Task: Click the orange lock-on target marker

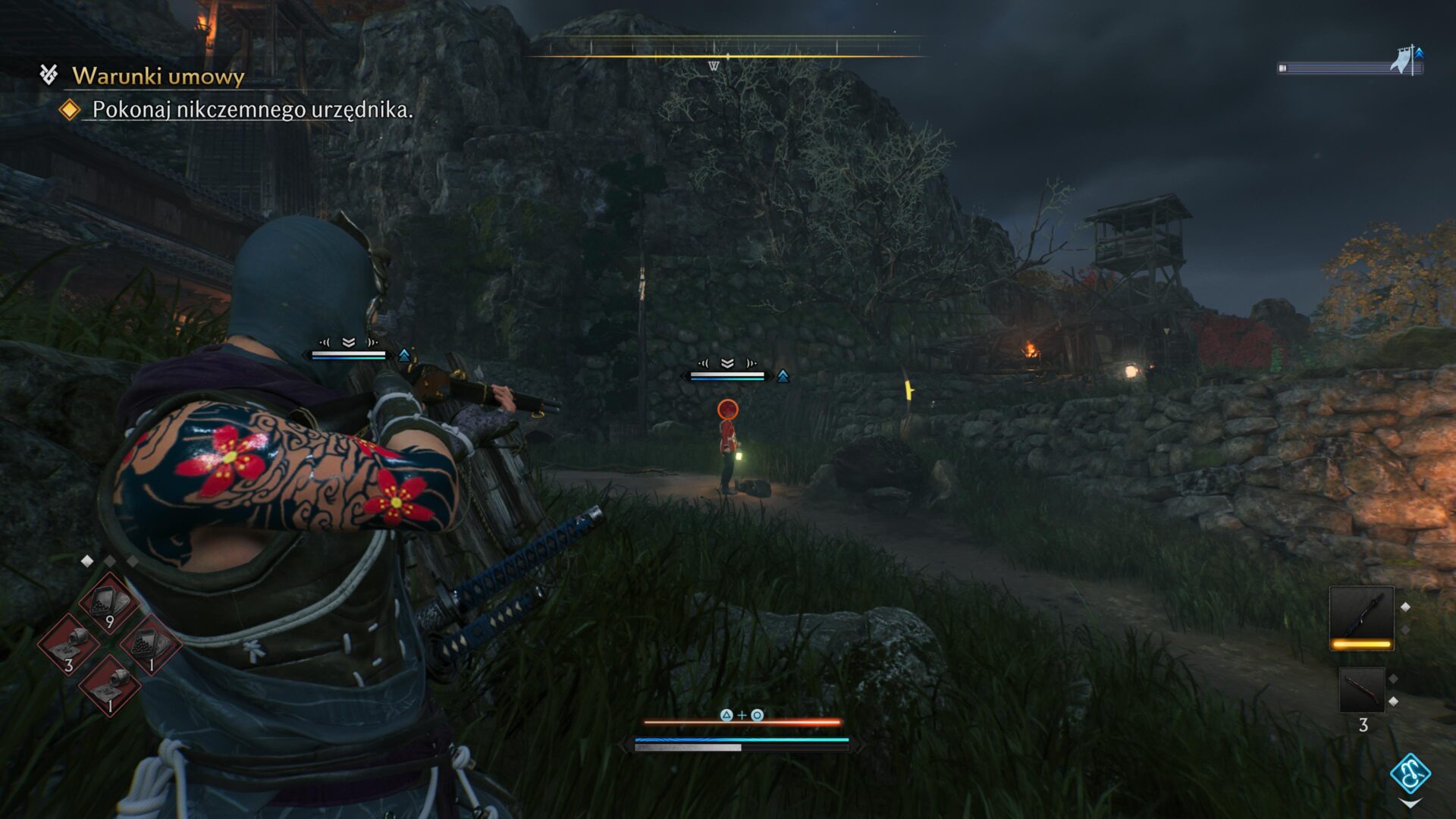Action: click(x=727, y=409)
